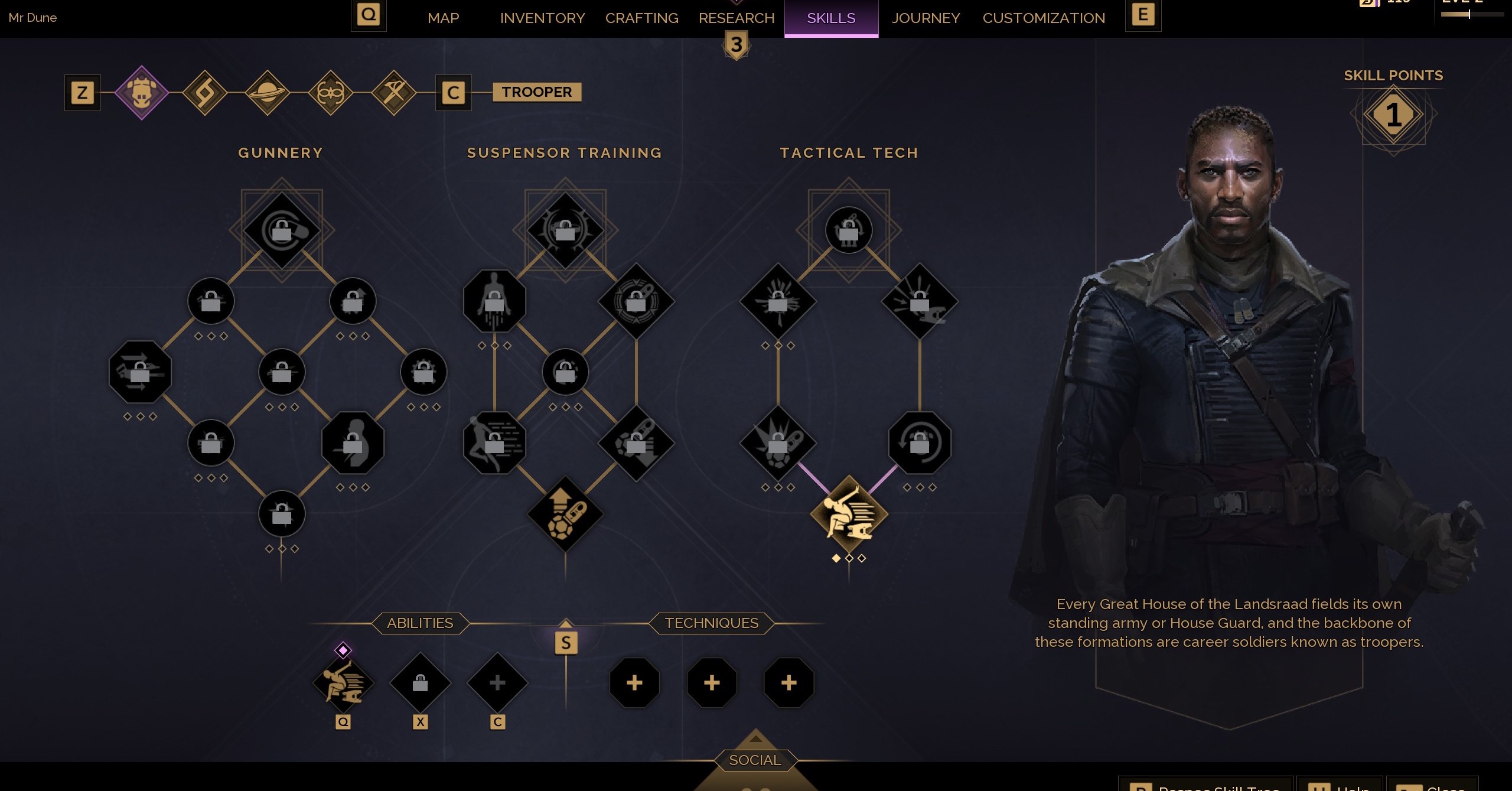Select the equipped dash ability slot

pyautogui.click(x=343, y=683)
